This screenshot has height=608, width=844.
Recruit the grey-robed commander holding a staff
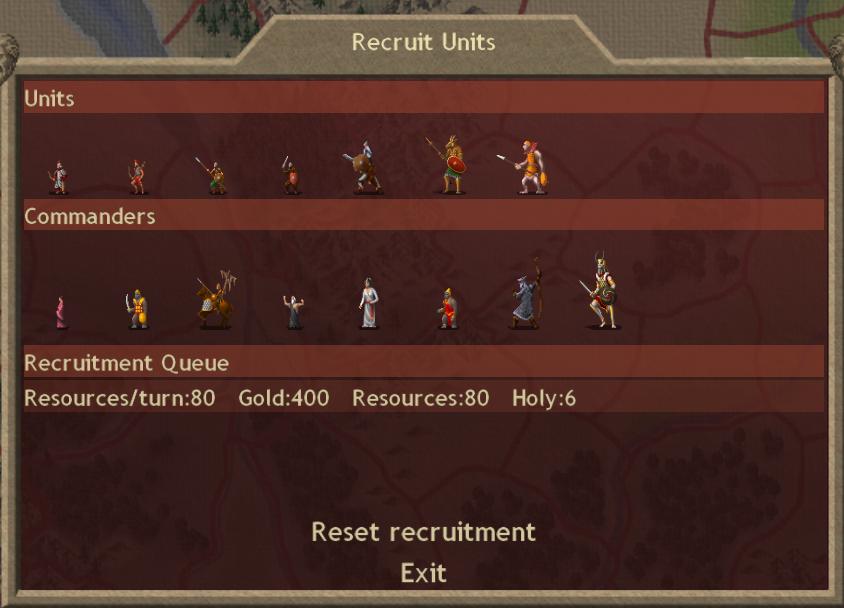(x=525, y=297)
